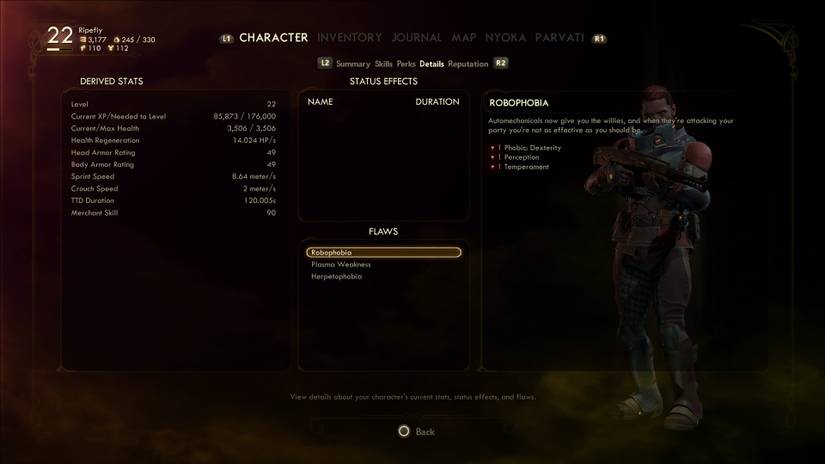Choose the Plasma Weakness flaw
This screenshot has height=464, width=825.
[x=341, y=265]
